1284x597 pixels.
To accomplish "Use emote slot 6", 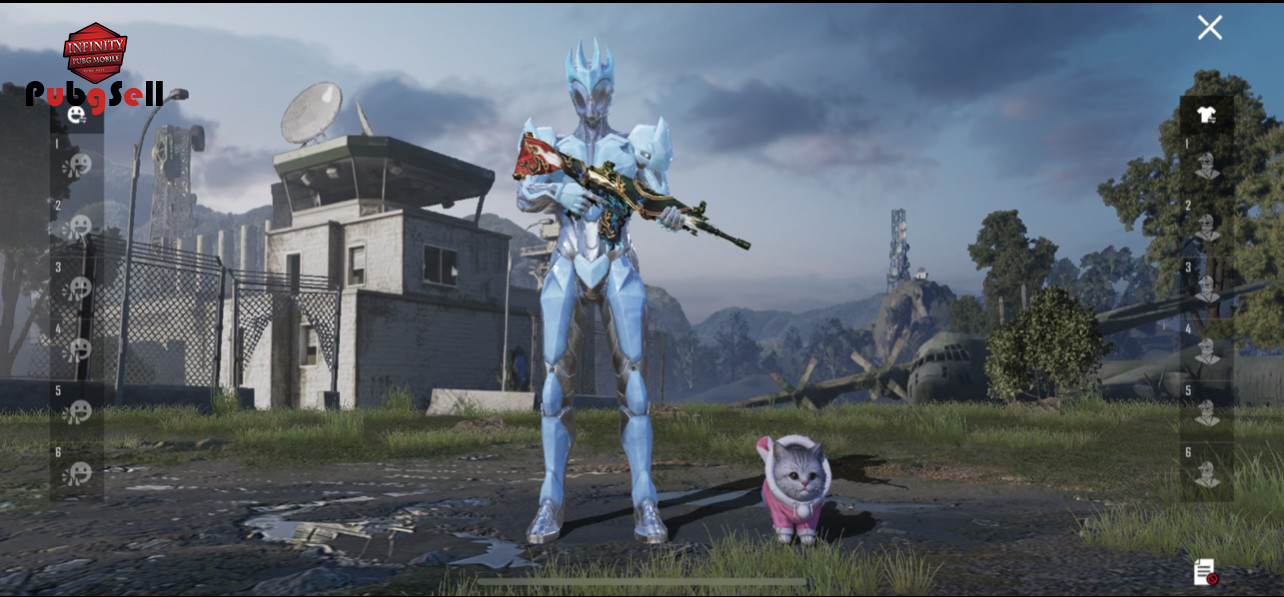I will coord(78,473).
